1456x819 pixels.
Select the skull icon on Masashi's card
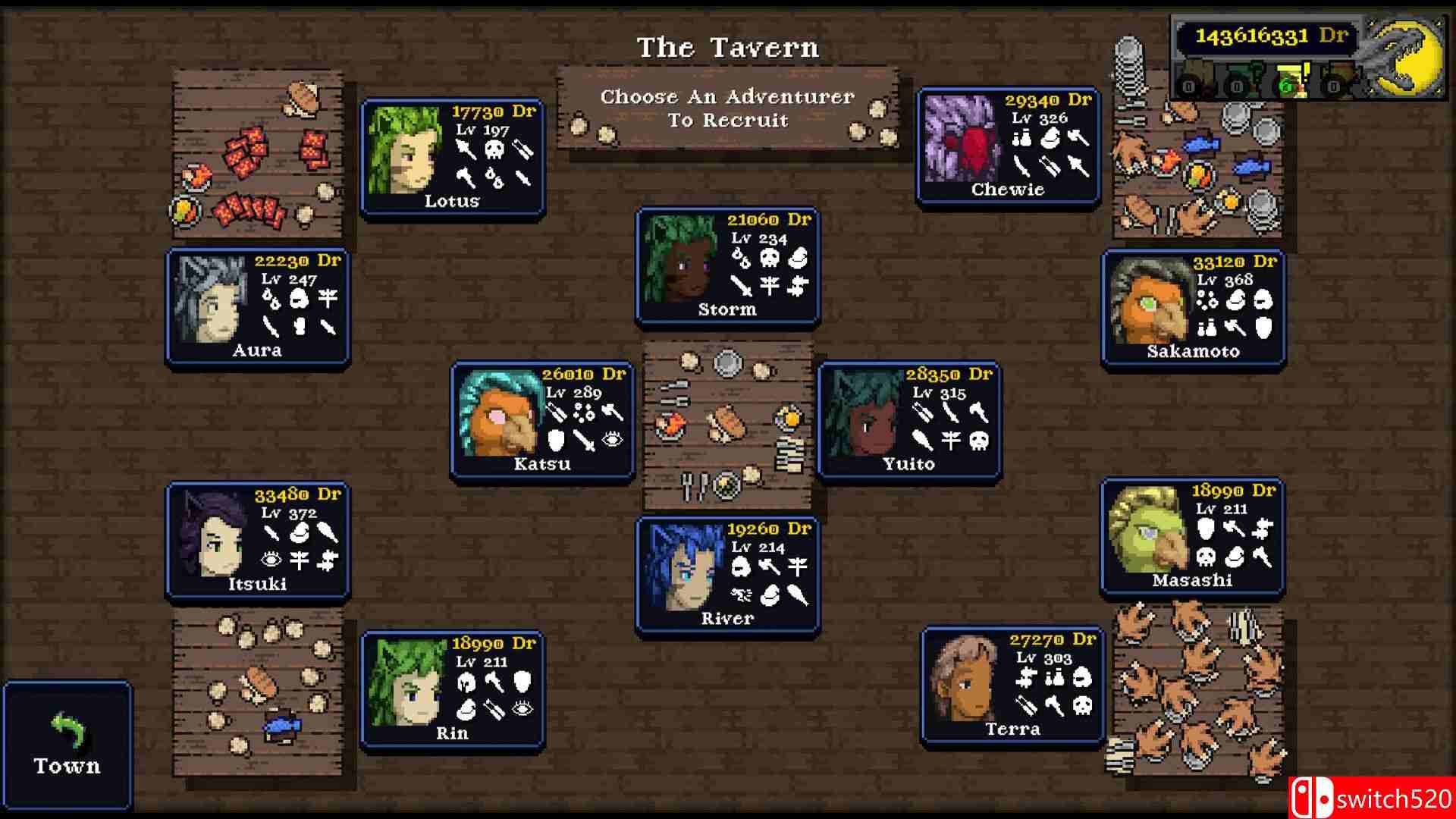coord(1206,557)
